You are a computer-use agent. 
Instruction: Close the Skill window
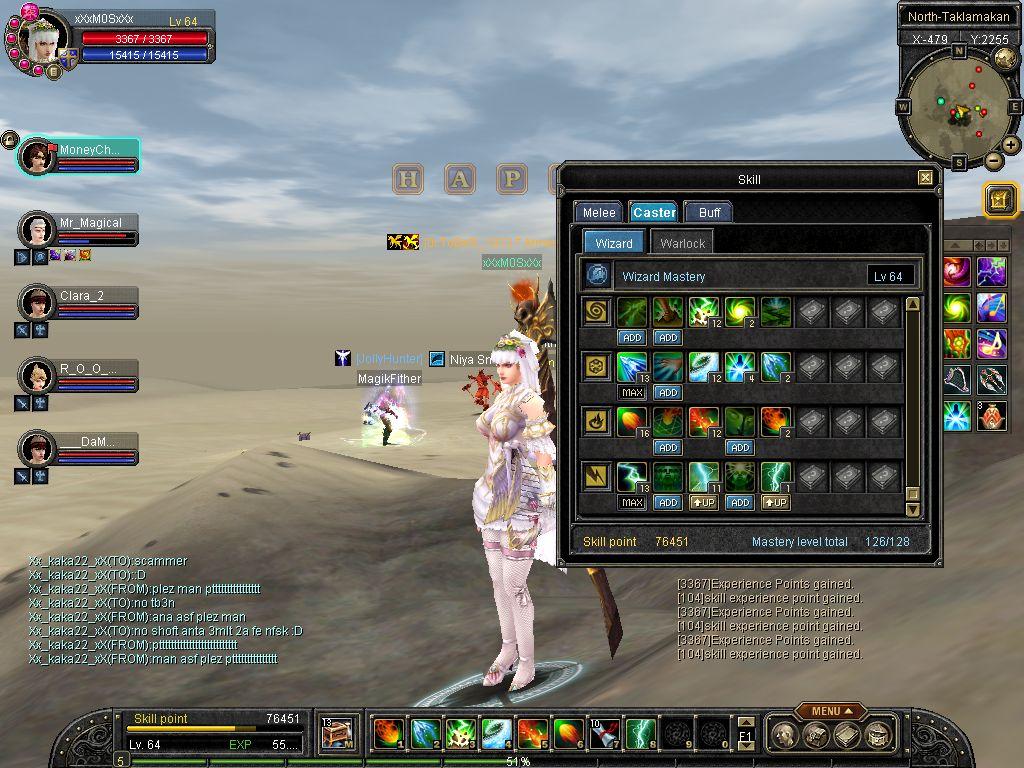click(x=925, y=178)
